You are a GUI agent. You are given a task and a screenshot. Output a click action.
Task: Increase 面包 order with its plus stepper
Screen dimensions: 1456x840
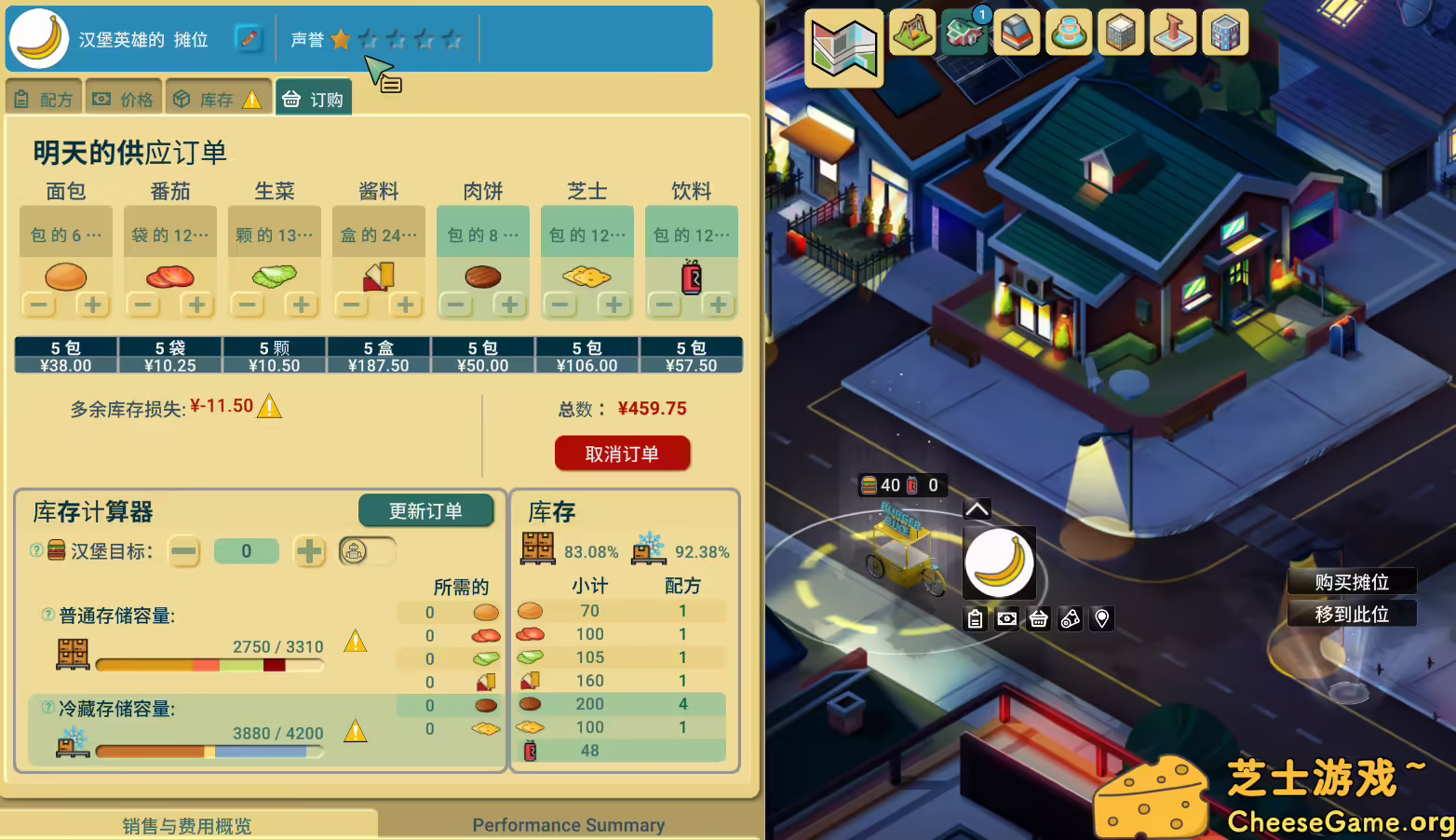click(93, 305)
